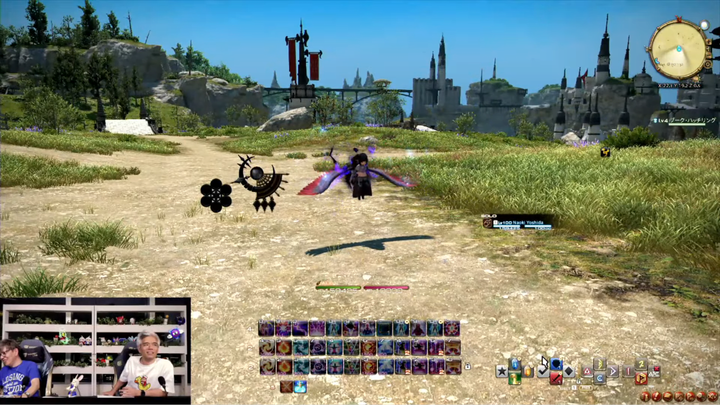Click the purple right-arrow marker icon

tap(613, 371)
